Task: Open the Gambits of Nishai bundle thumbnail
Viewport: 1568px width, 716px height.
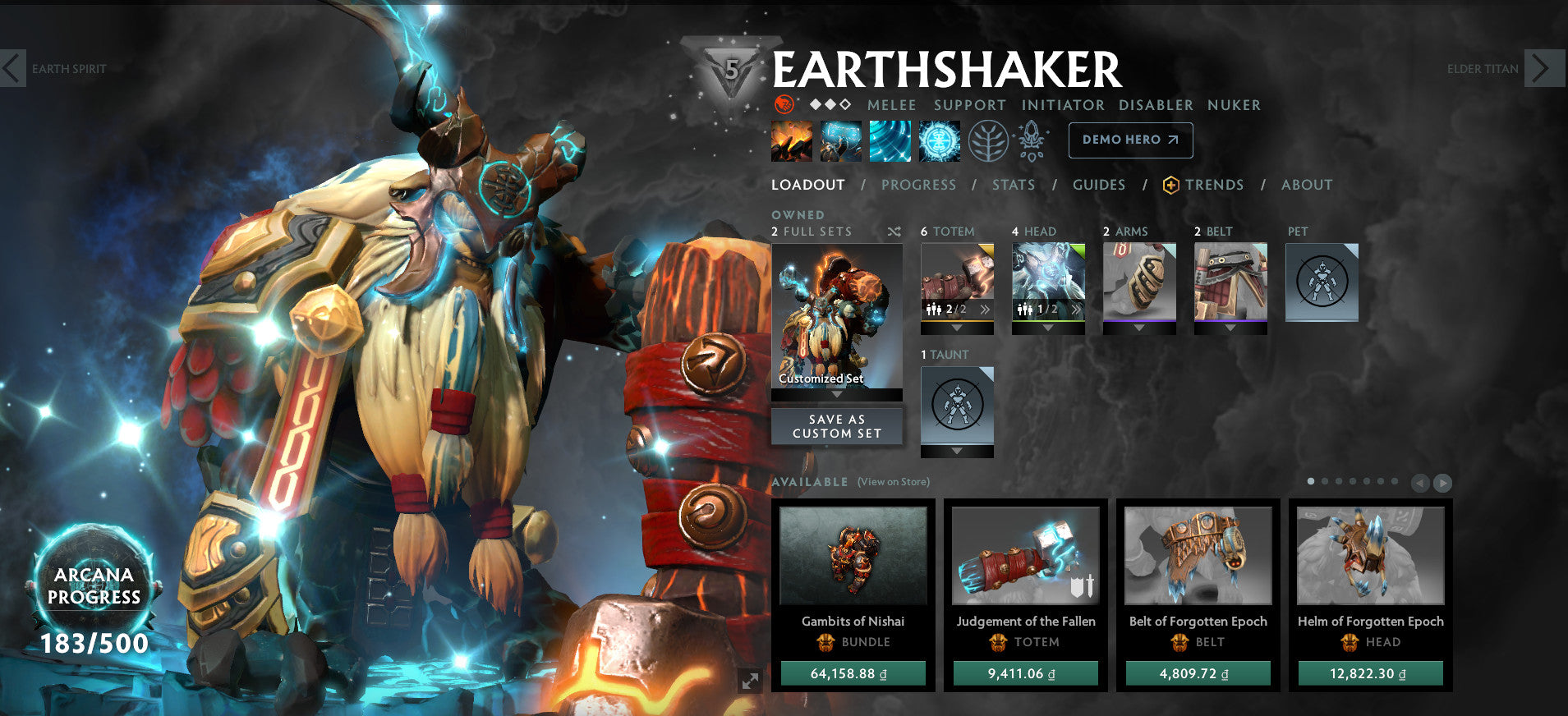Action: (x=853, y=557)
